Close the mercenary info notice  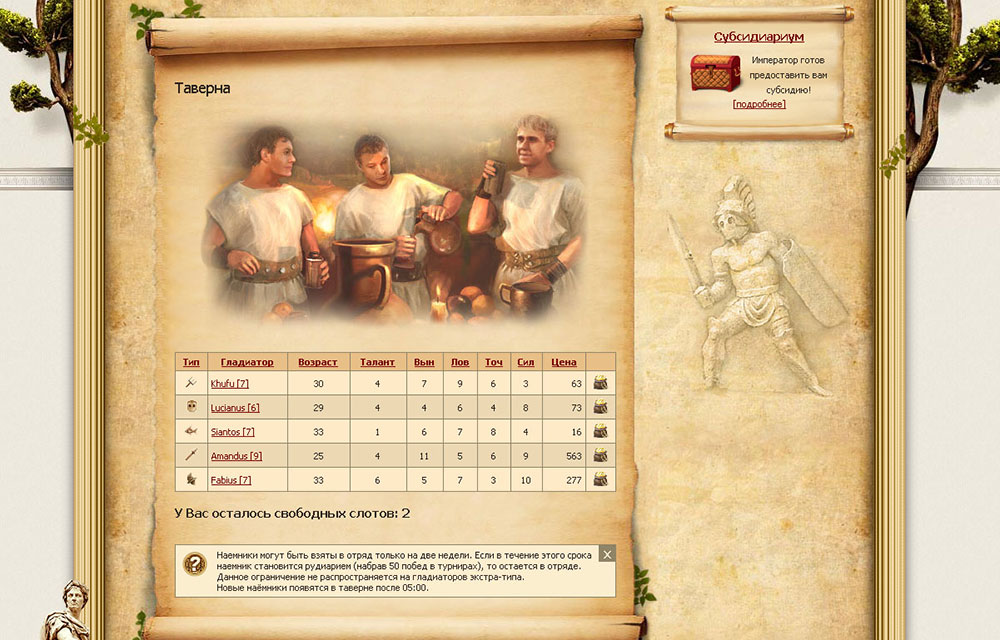click(607, 554)
